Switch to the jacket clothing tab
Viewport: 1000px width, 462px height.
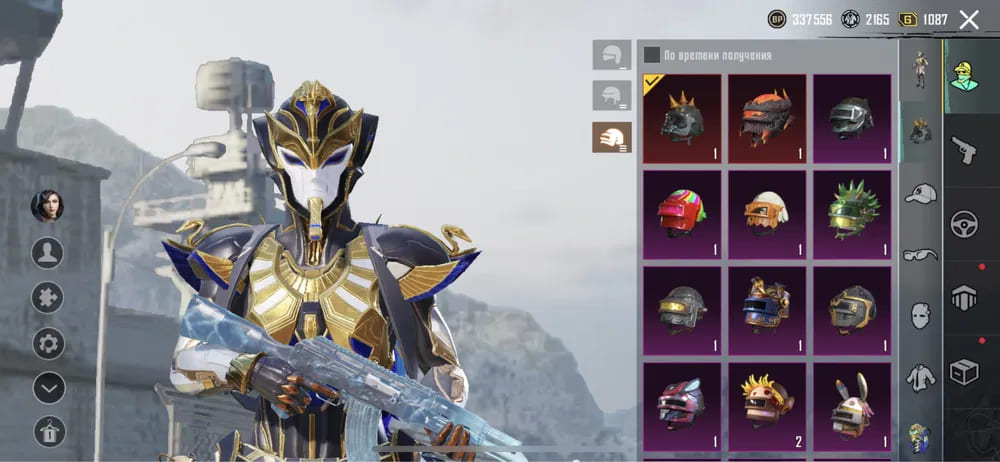[920, 378]
